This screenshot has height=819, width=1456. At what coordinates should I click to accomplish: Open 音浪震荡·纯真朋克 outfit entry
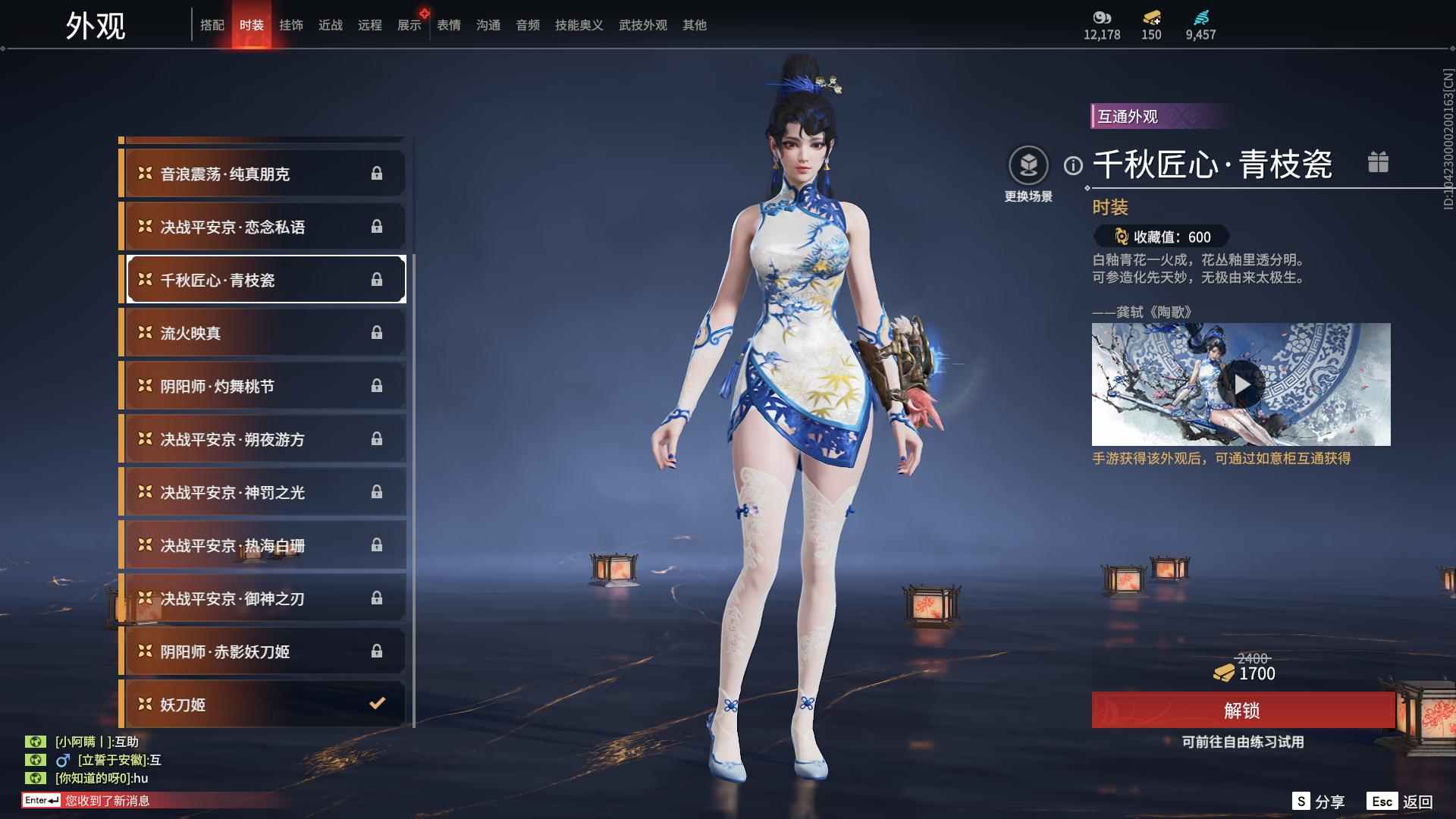click(x=262, y=173)
